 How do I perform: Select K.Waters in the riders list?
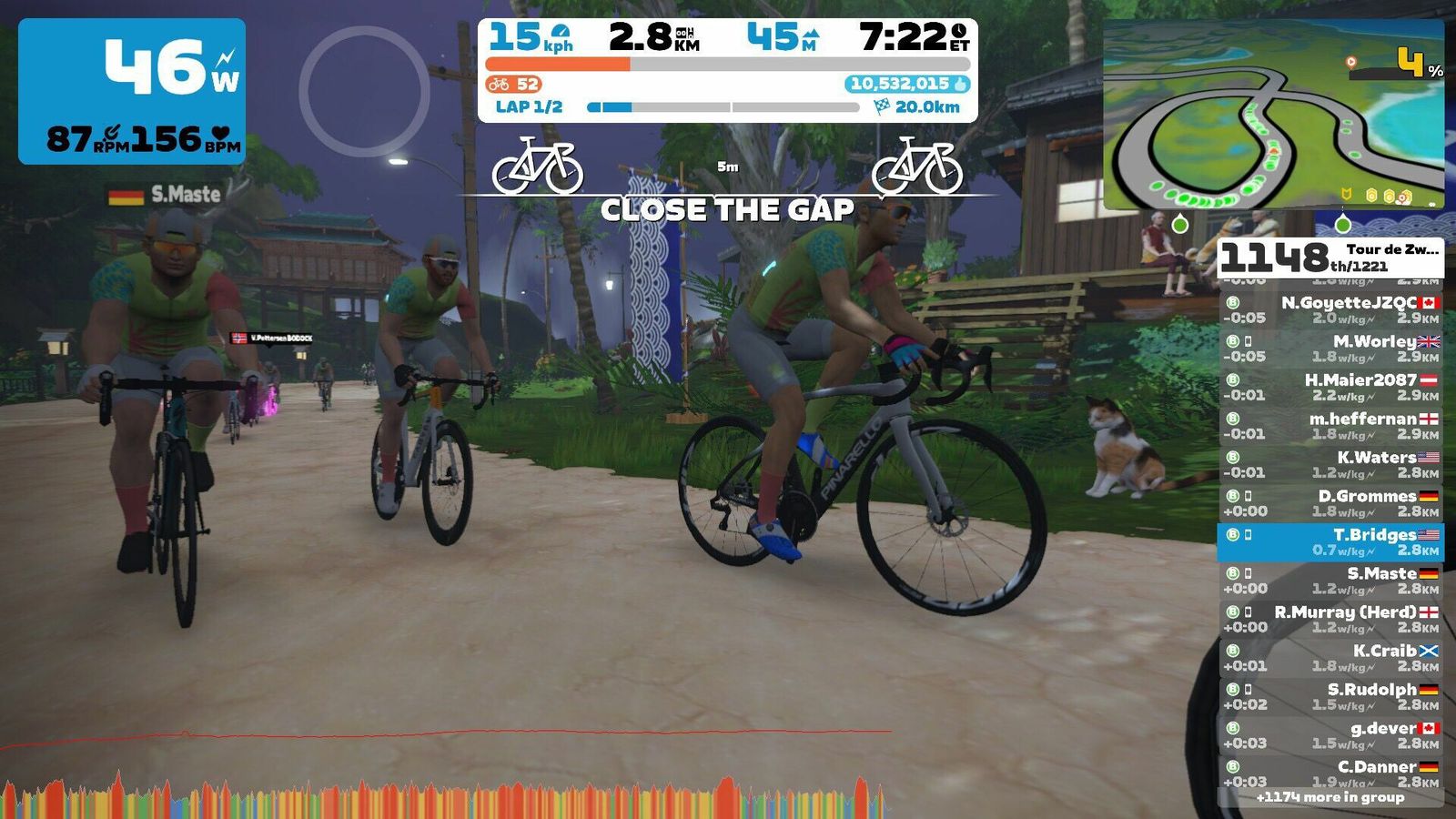(x=1330, y=464)
